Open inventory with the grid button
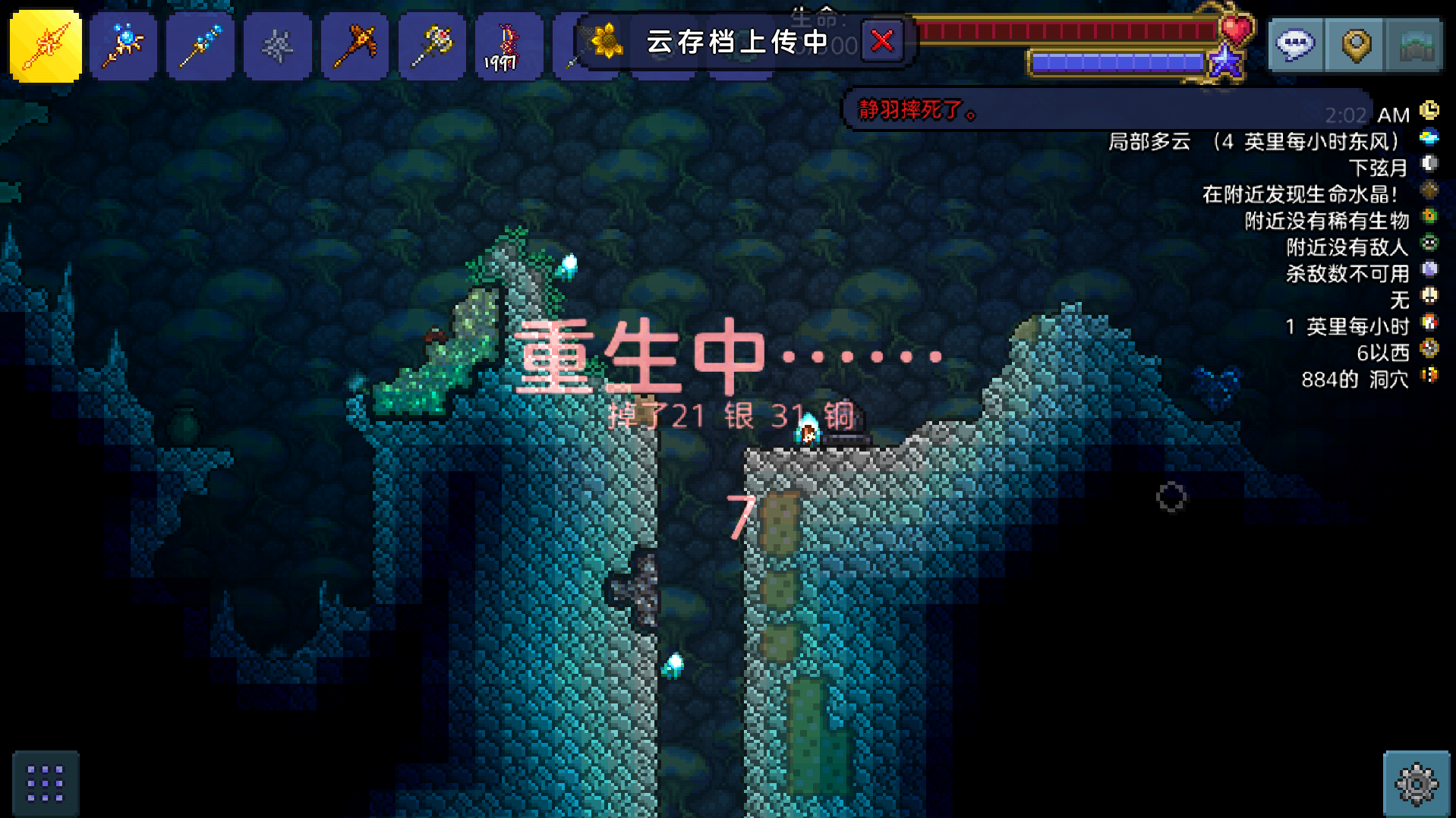 point(47,784)
